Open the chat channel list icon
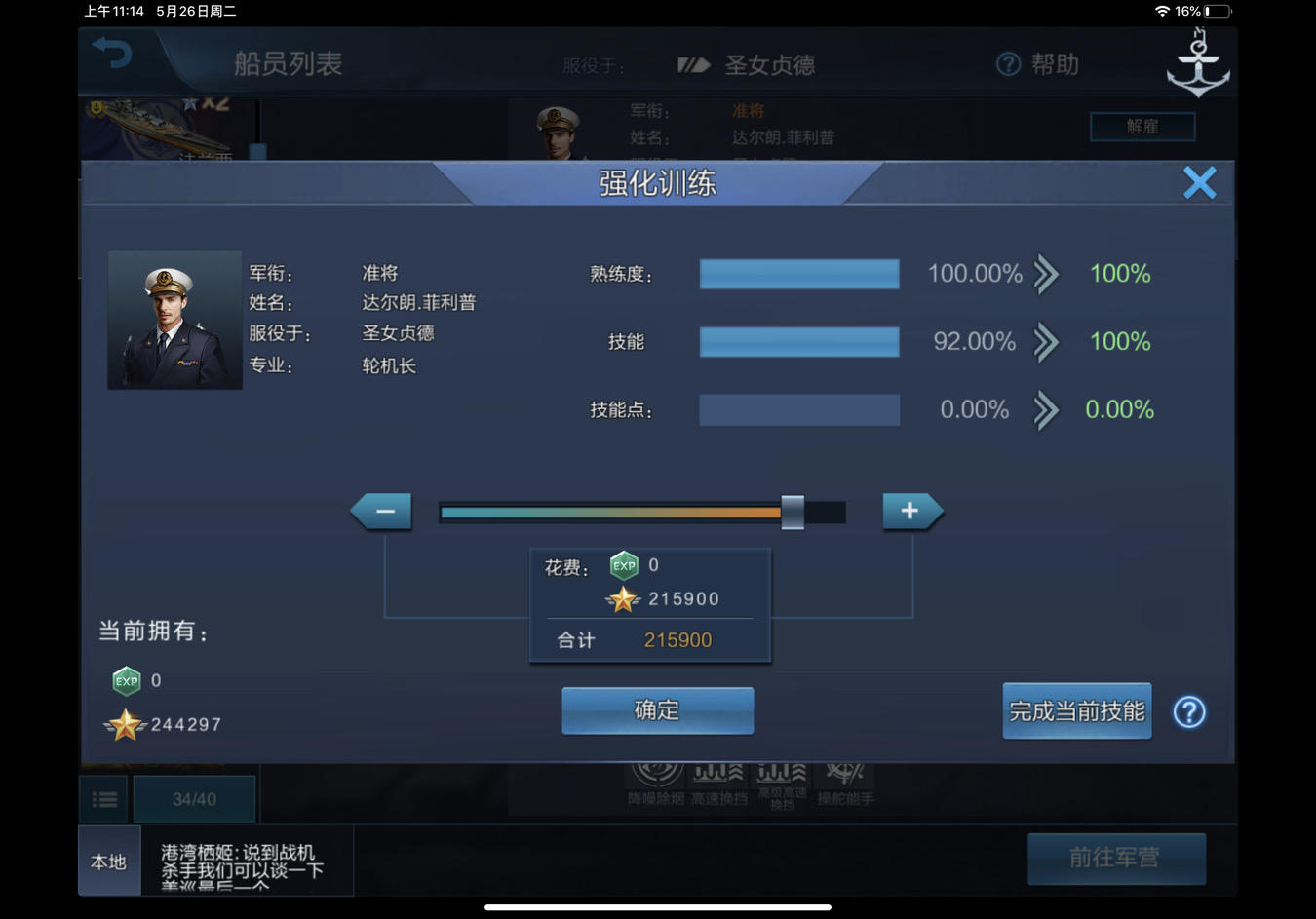The width and height of the screenshot is (1316, 919). (x=104, y=799)
